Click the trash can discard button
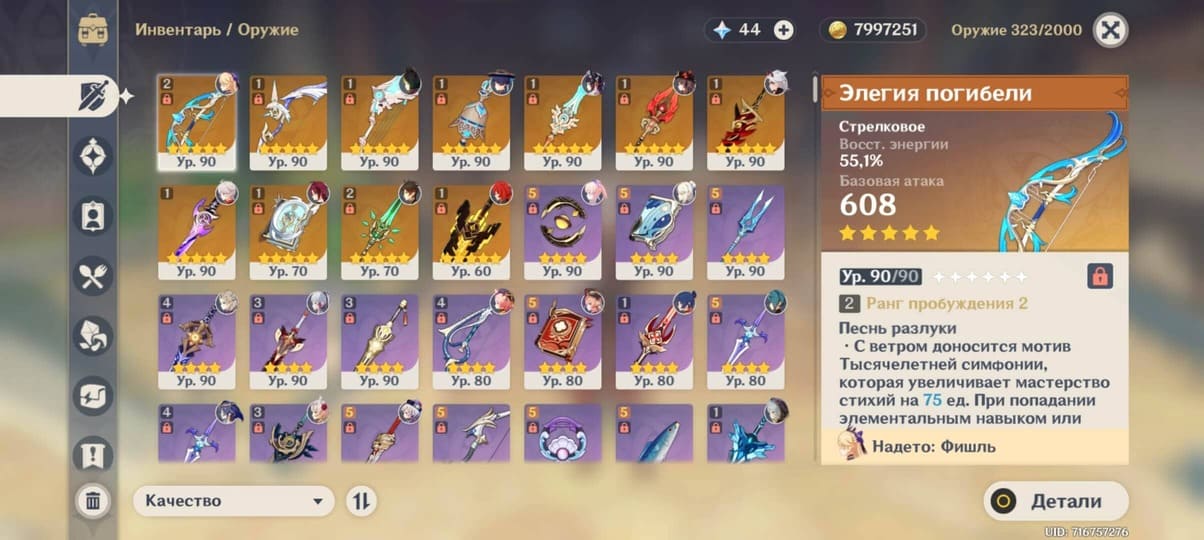Viewport: 1204px width, 540px height. [93, 500]
